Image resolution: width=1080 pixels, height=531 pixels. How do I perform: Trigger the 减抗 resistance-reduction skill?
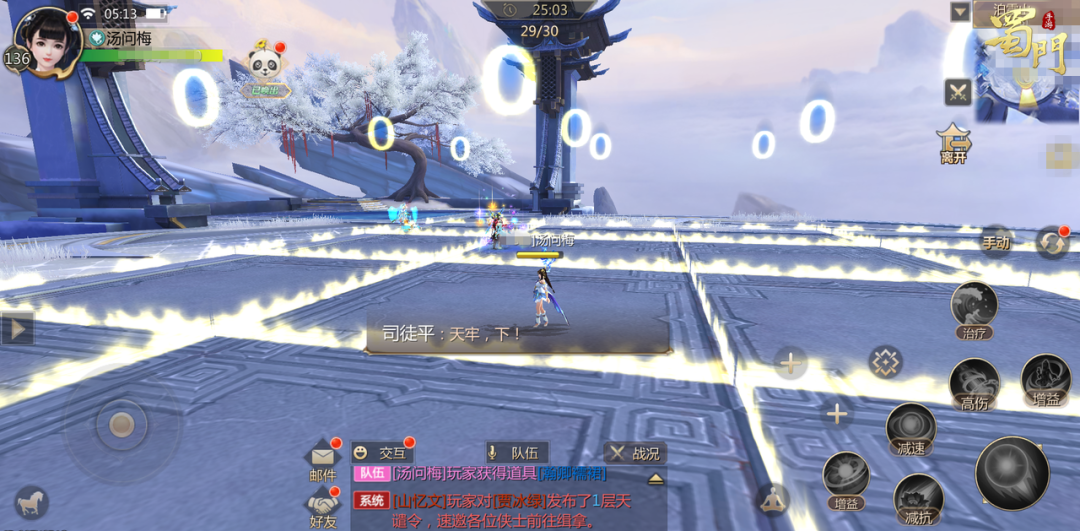click(918, 497)
